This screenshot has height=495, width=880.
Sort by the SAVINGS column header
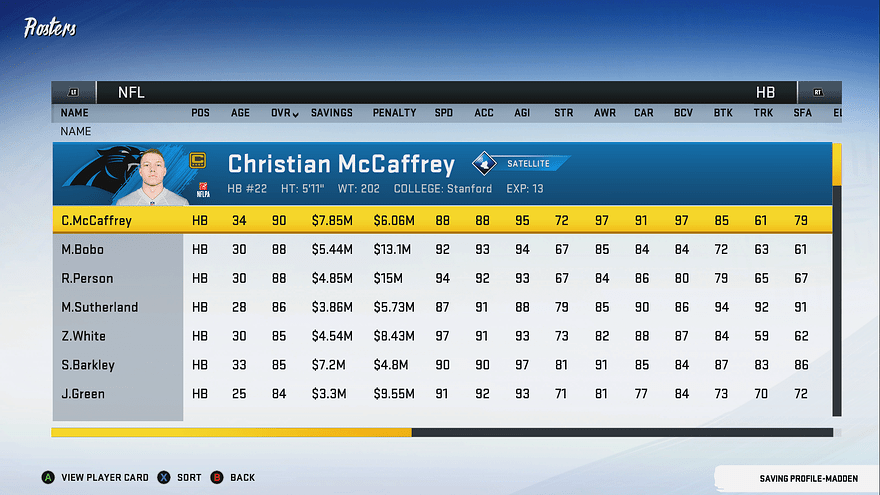[x=331, y=113]
